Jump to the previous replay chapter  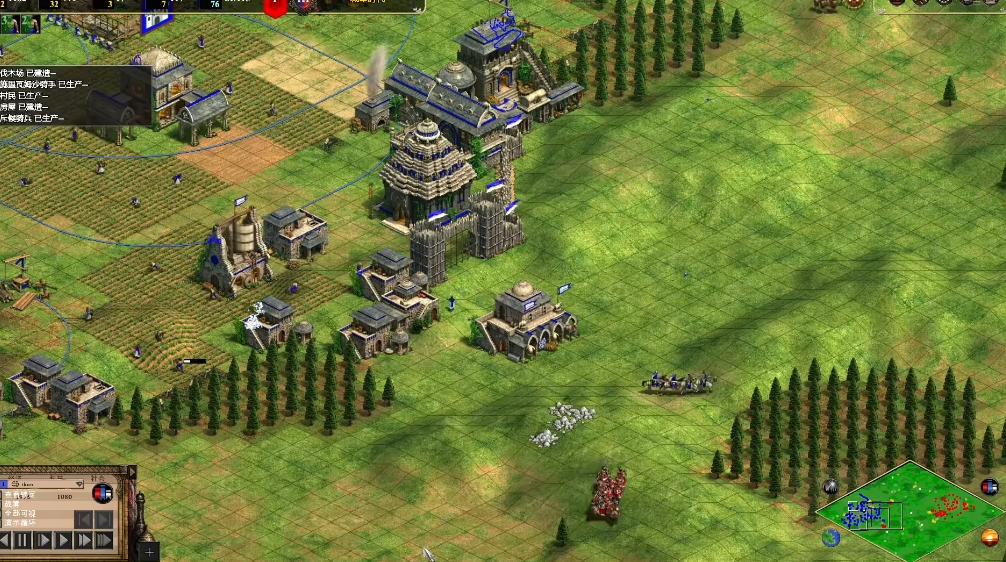point(84,519)
